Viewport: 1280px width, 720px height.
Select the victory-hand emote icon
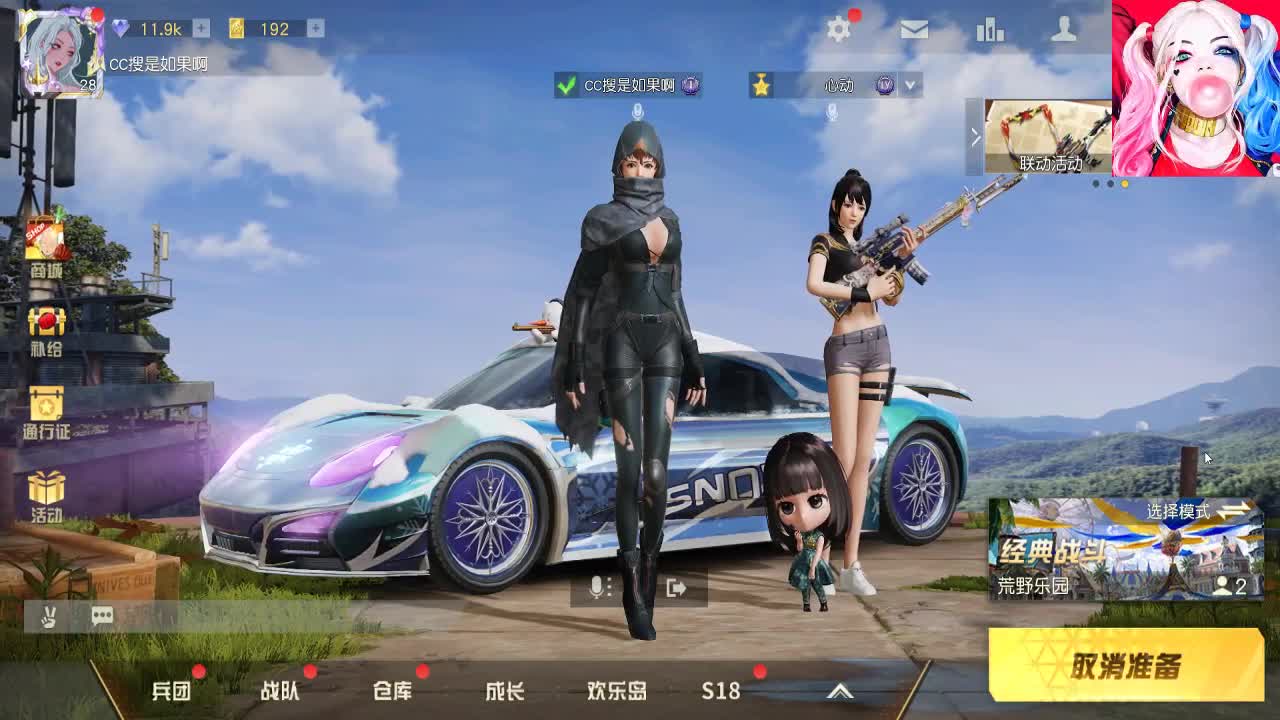click(x=48, y=616)
